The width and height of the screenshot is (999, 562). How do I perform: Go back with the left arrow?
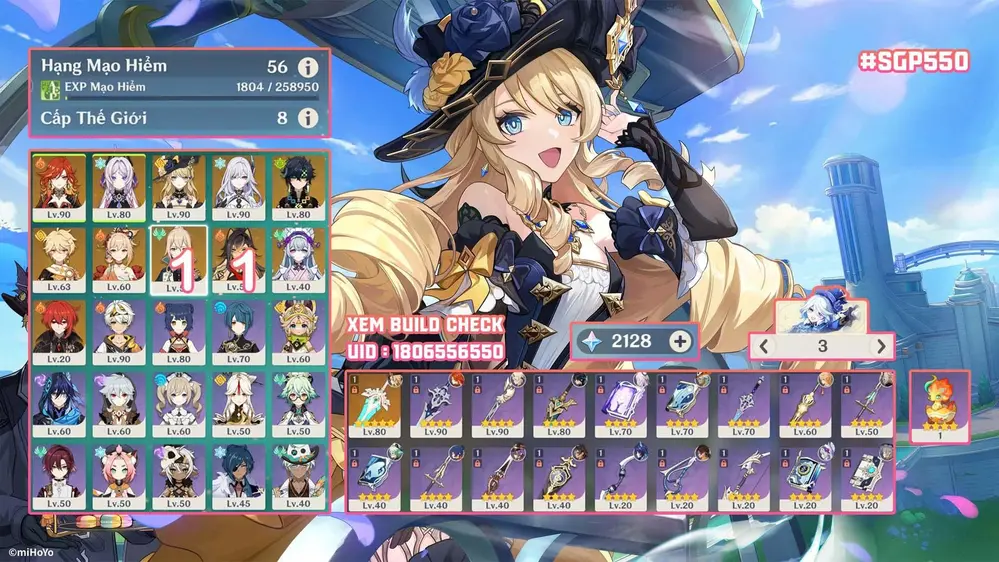coord(763,347)
